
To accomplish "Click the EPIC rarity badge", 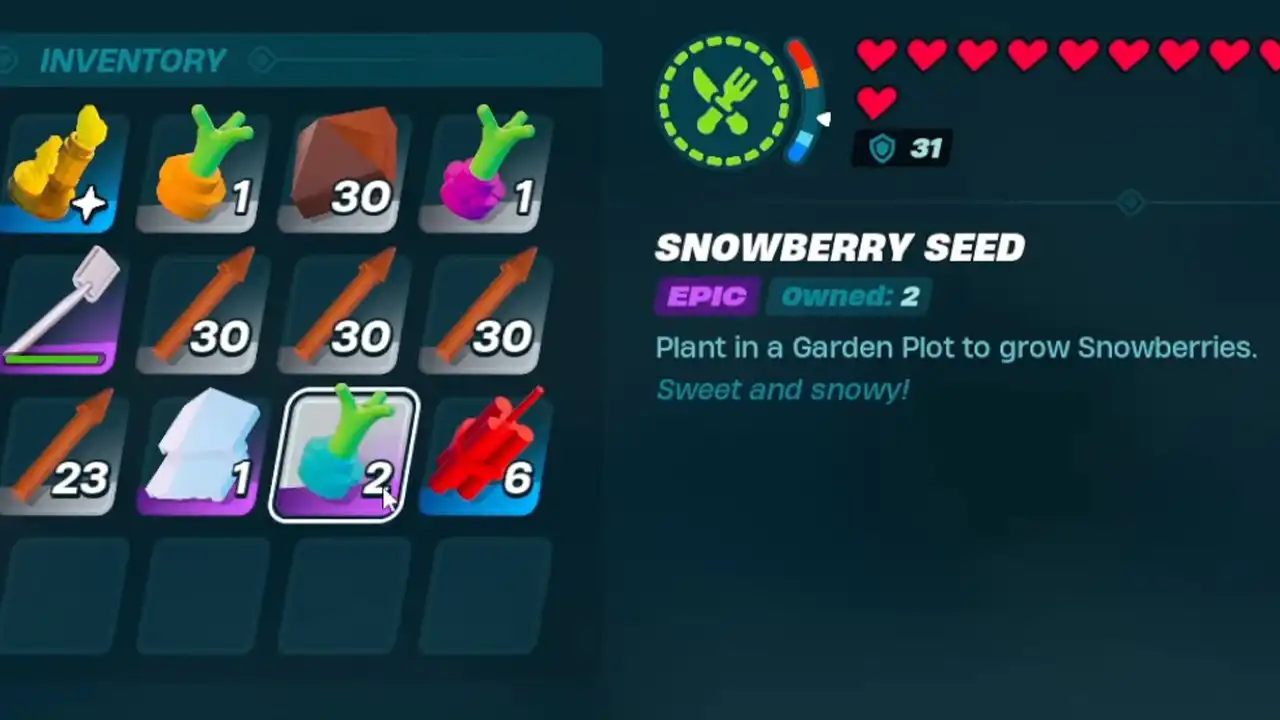I will [707, 296].
